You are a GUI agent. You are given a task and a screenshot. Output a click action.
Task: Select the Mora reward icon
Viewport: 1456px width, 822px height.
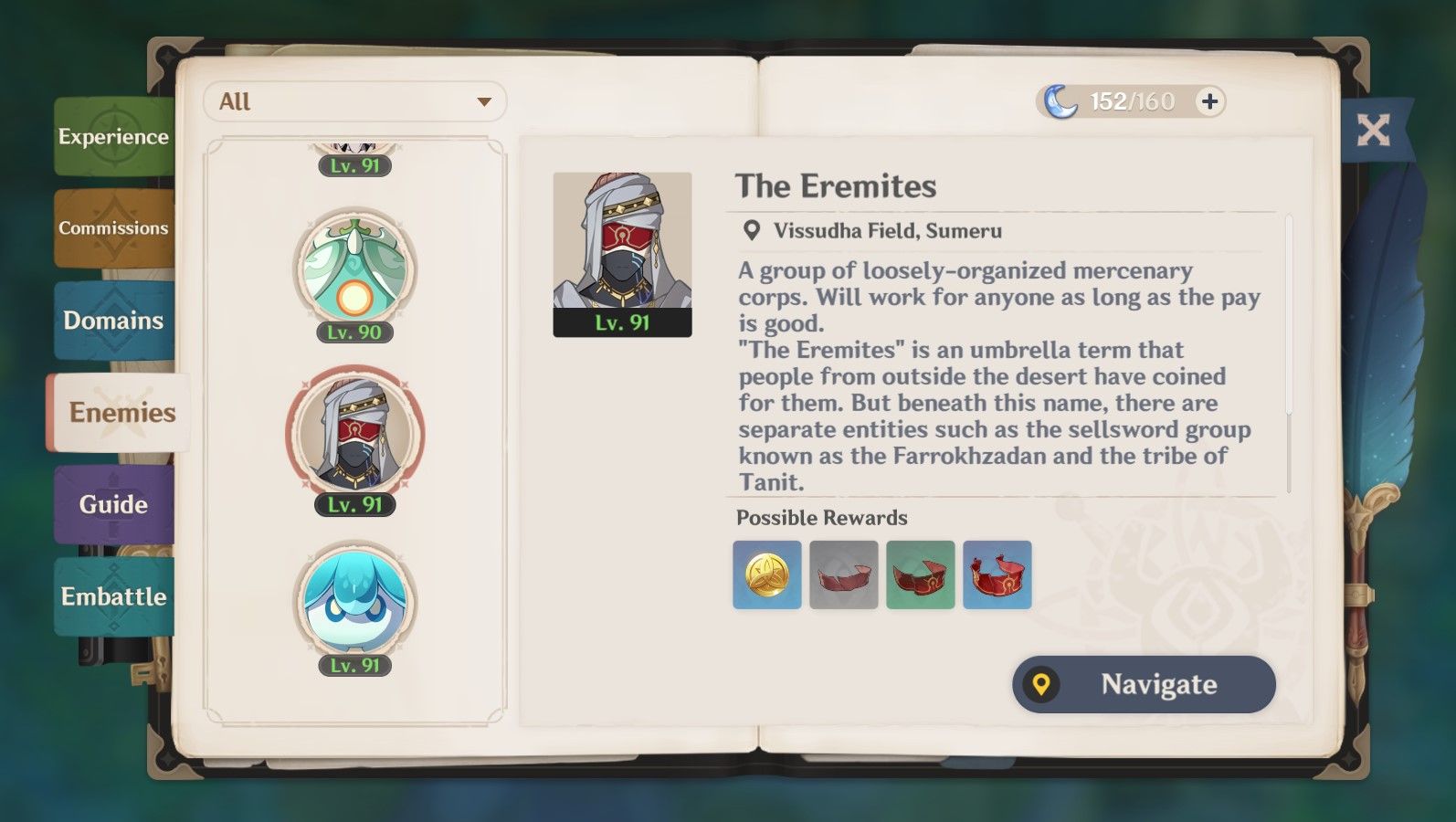[766, 574]
